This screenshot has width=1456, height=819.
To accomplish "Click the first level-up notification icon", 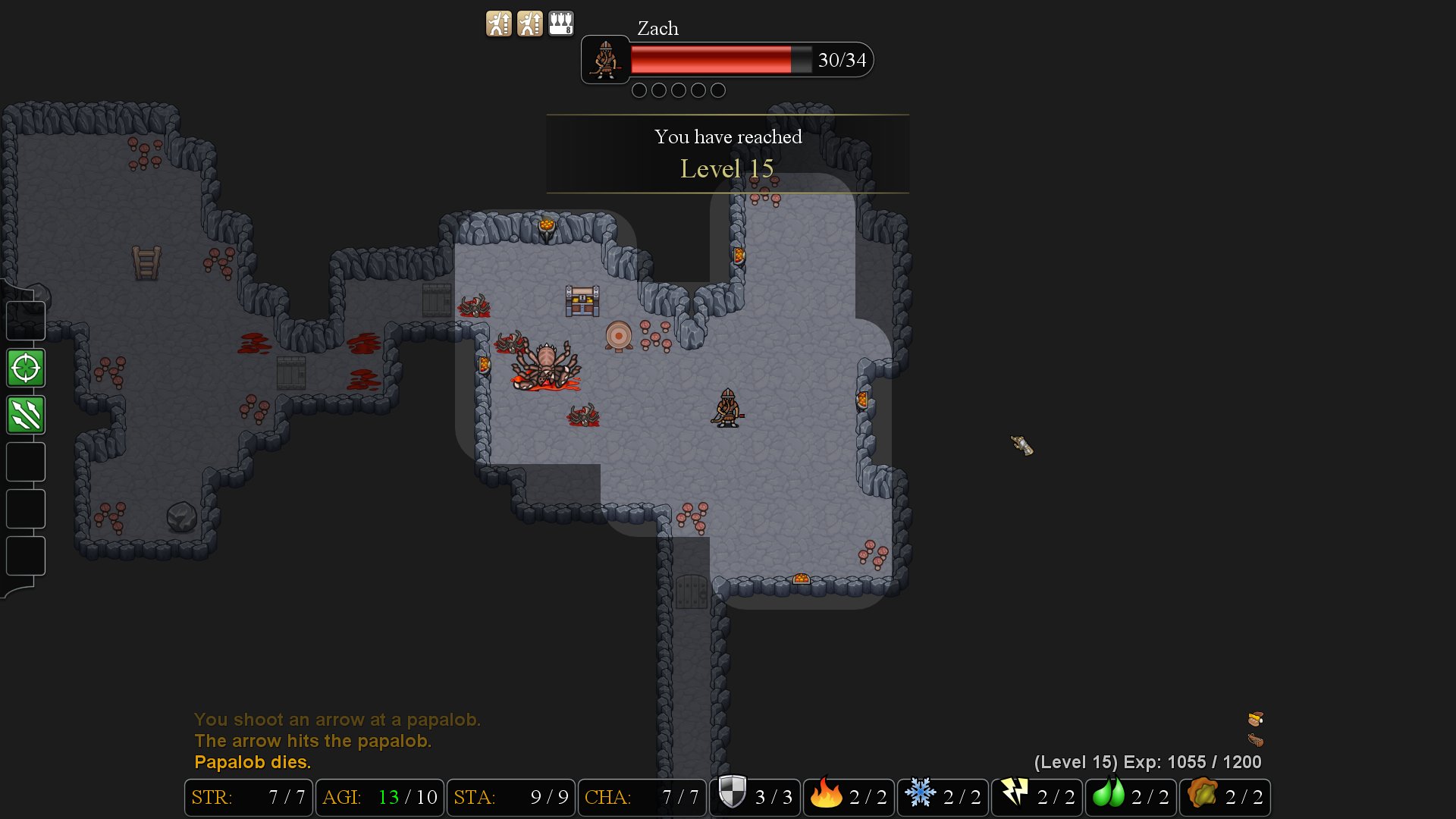I will point(497,22).
